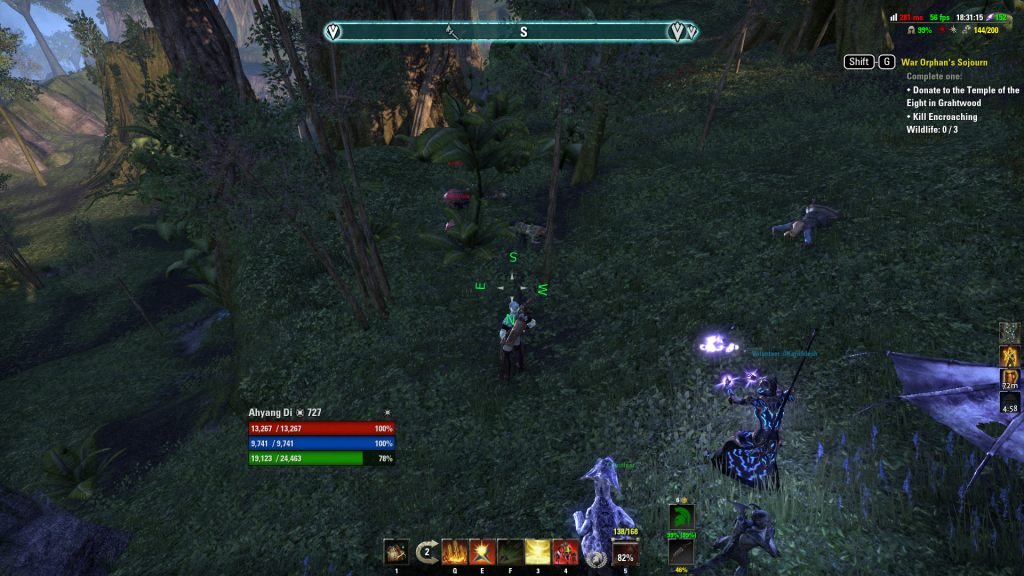Click the drink buff icon showing 72m
This screenshot has height=576, width=1024.
coord(1010,380)
